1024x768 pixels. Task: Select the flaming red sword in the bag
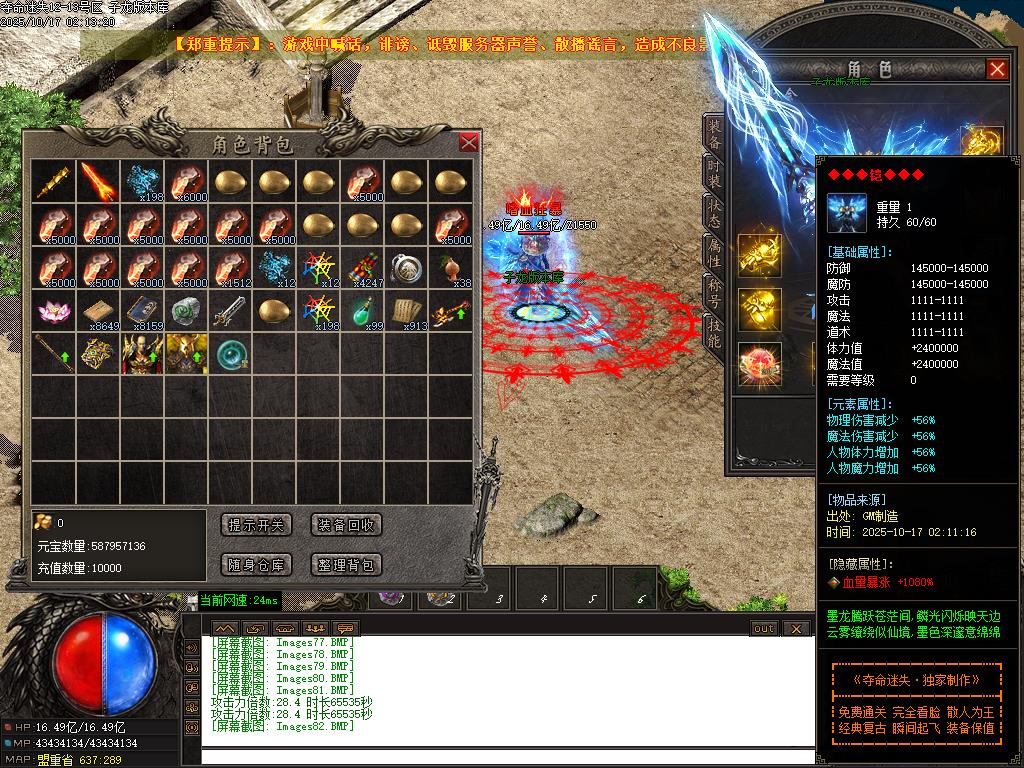tap(99, 181)
